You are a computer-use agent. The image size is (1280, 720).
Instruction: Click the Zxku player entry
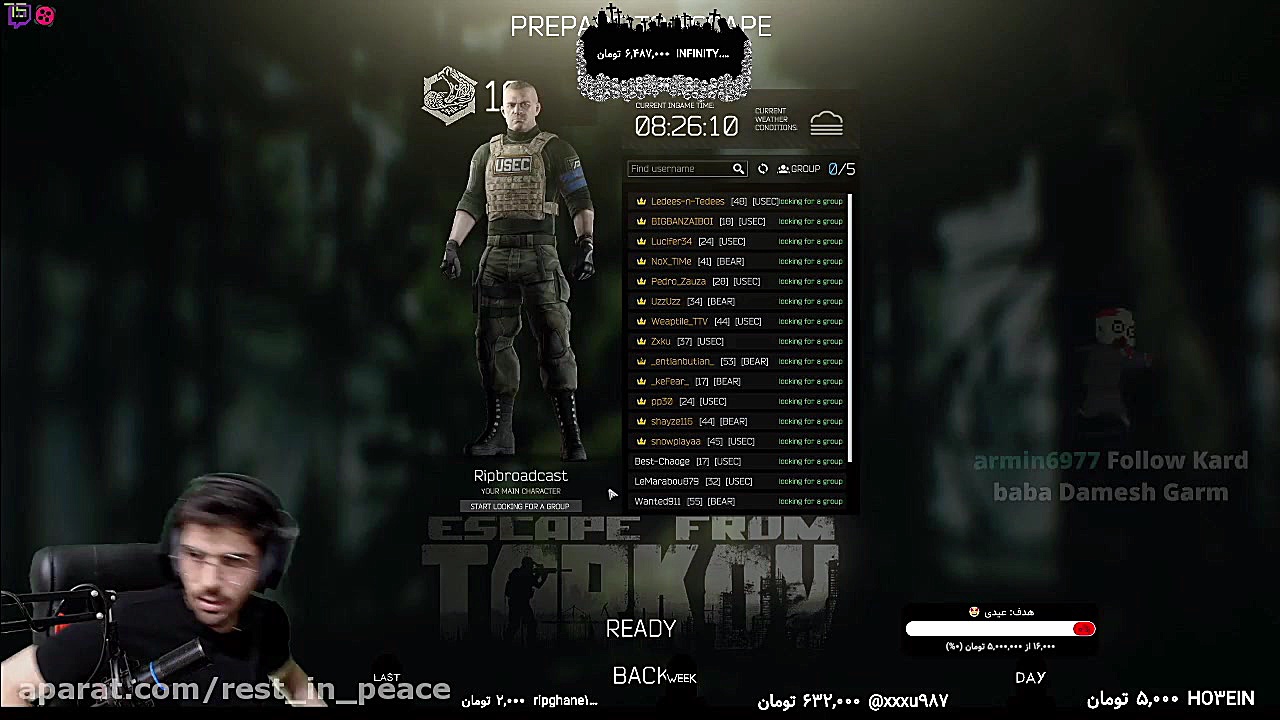[x=660, y=341]
